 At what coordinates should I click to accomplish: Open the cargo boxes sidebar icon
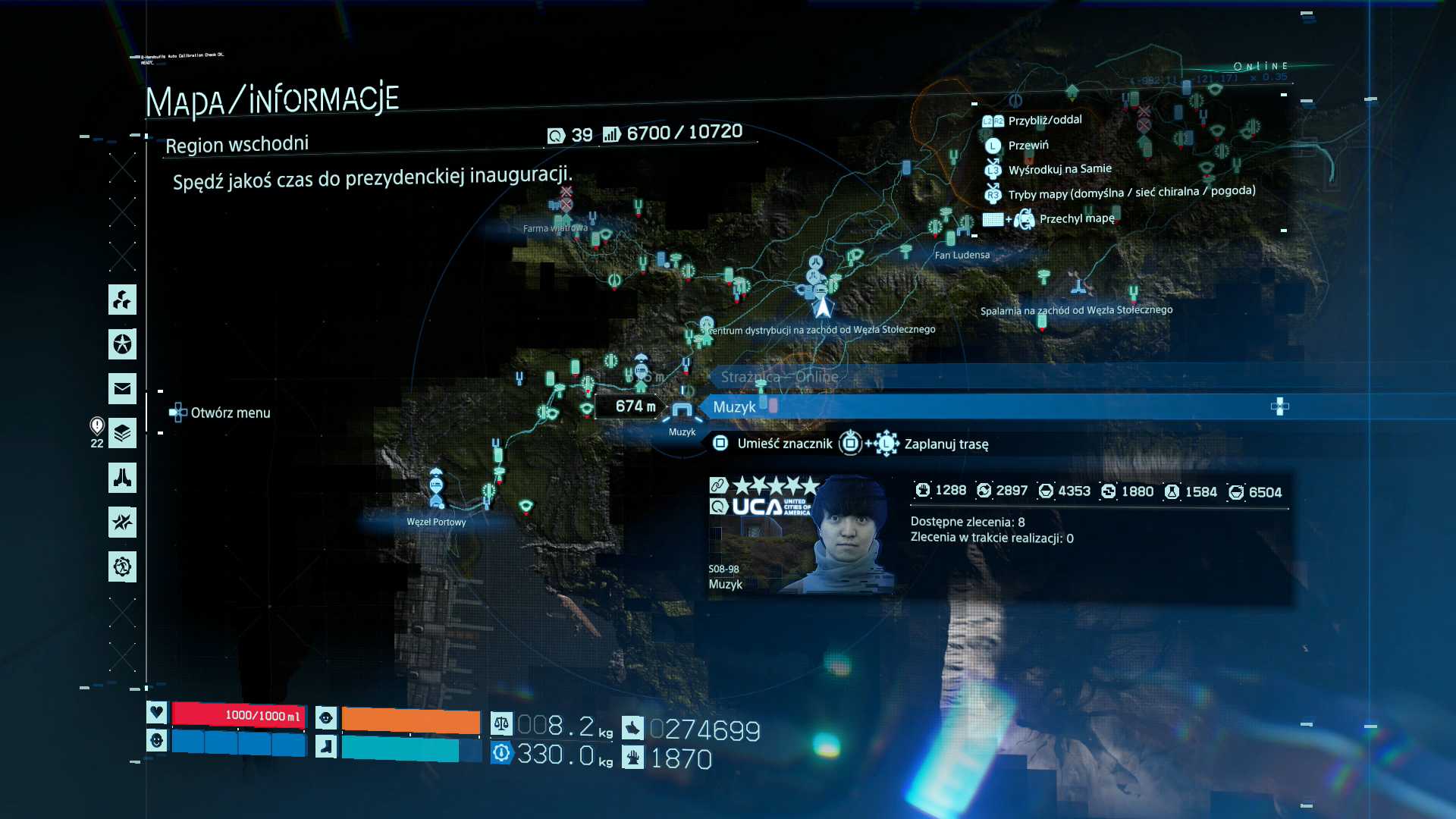(x=122, y=300)
